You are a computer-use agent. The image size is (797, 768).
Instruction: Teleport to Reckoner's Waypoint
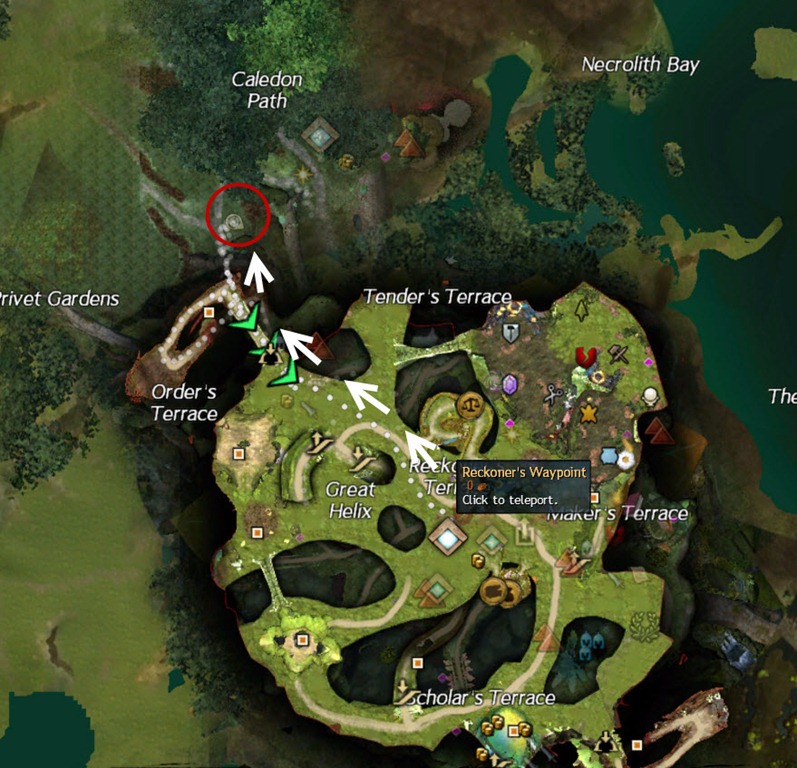click(448, 540)
